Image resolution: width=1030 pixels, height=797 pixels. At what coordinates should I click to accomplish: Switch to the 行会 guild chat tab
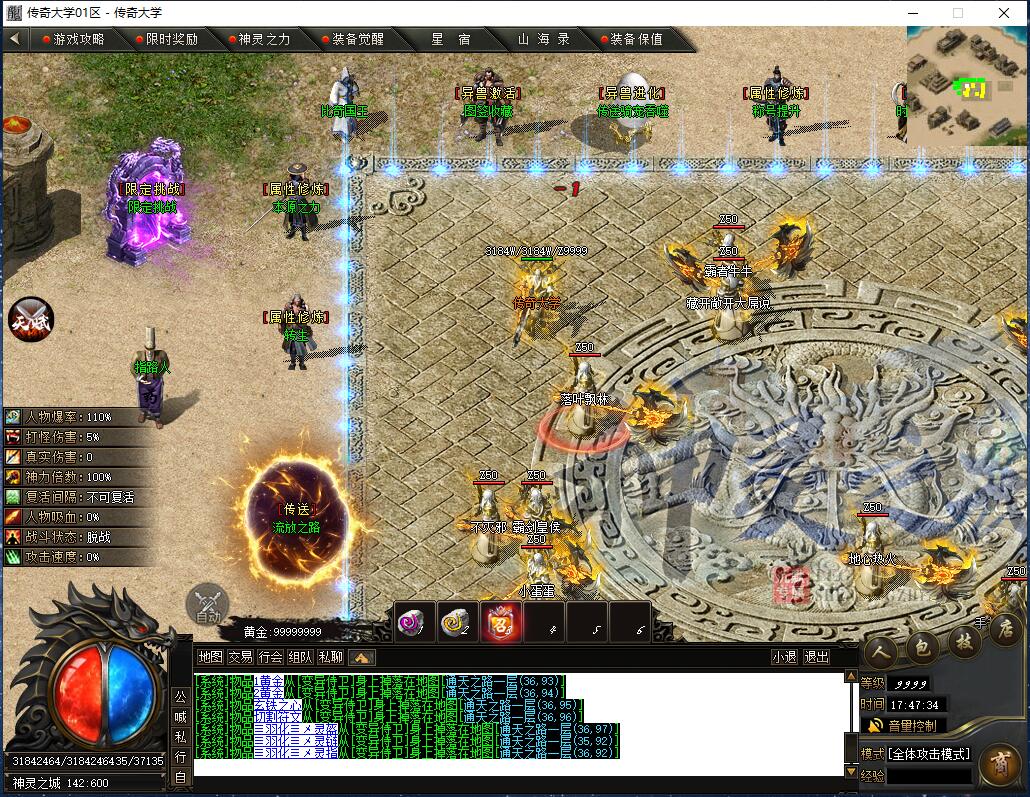[x=270, y=657]
